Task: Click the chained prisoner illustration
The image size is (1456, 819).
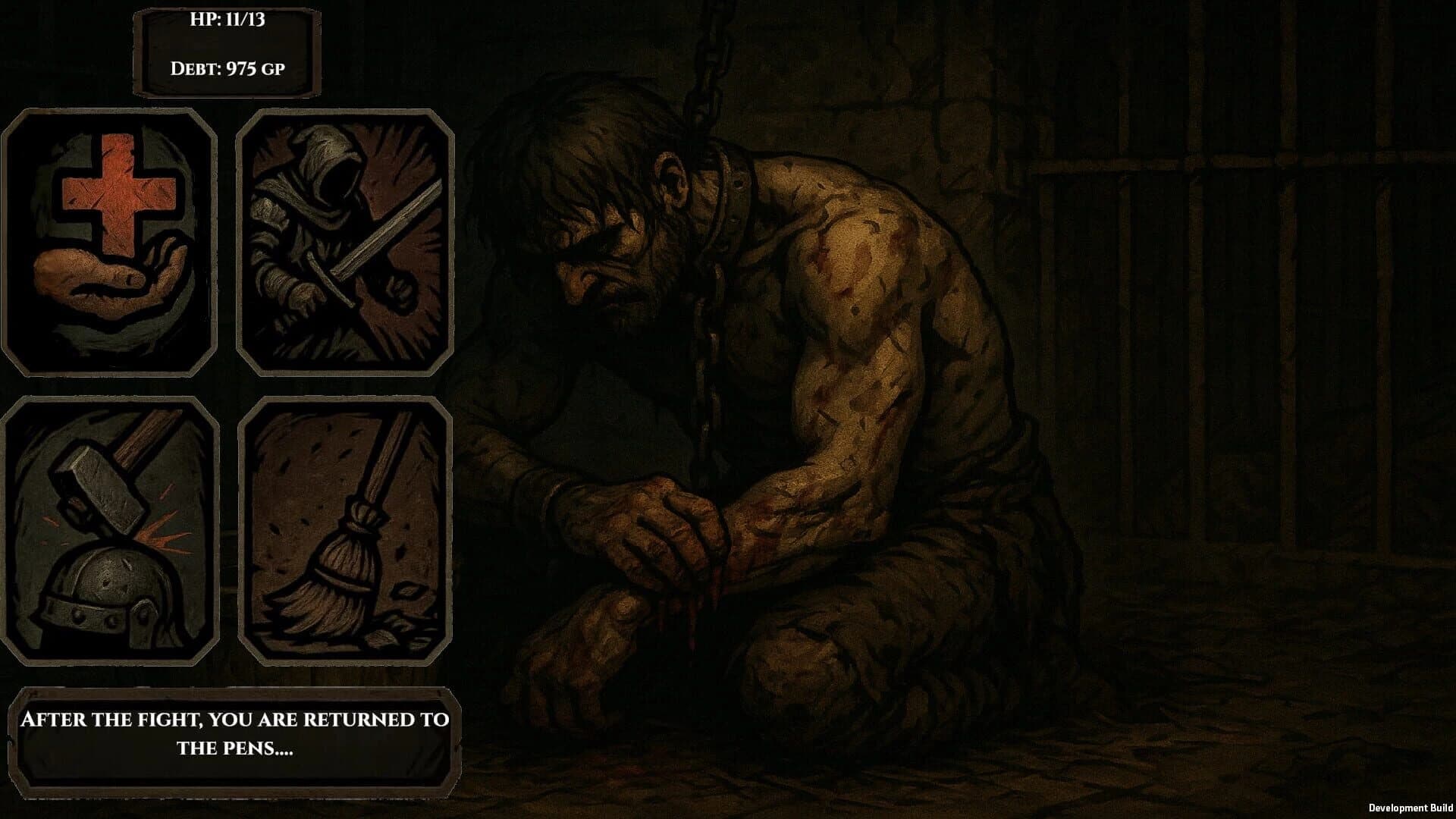Action: coord(758,379)
